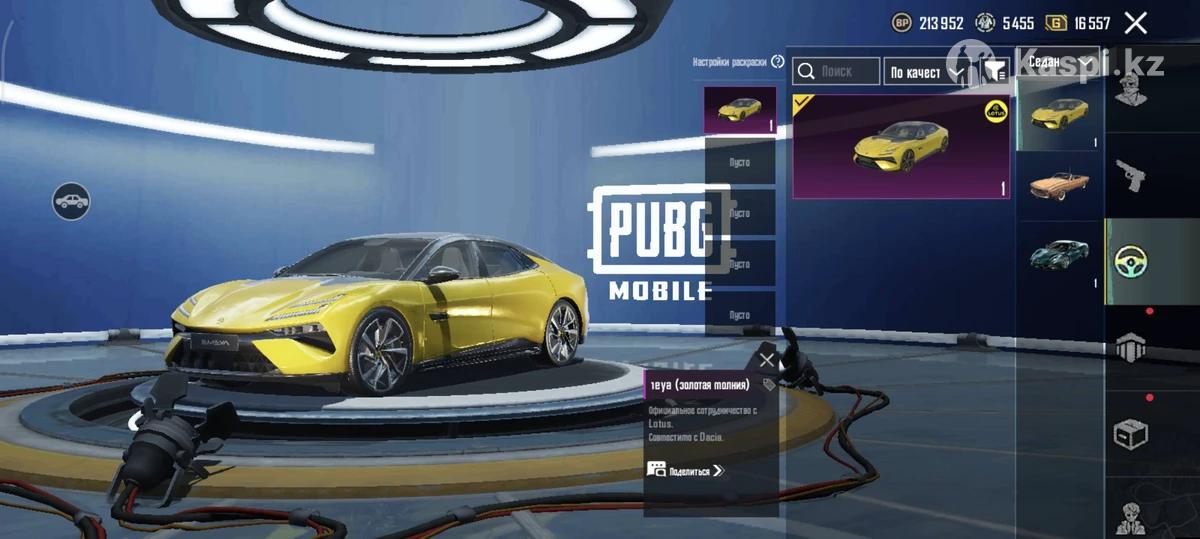
Task: Open the backpack gear category
Action: pos(1131,347)
